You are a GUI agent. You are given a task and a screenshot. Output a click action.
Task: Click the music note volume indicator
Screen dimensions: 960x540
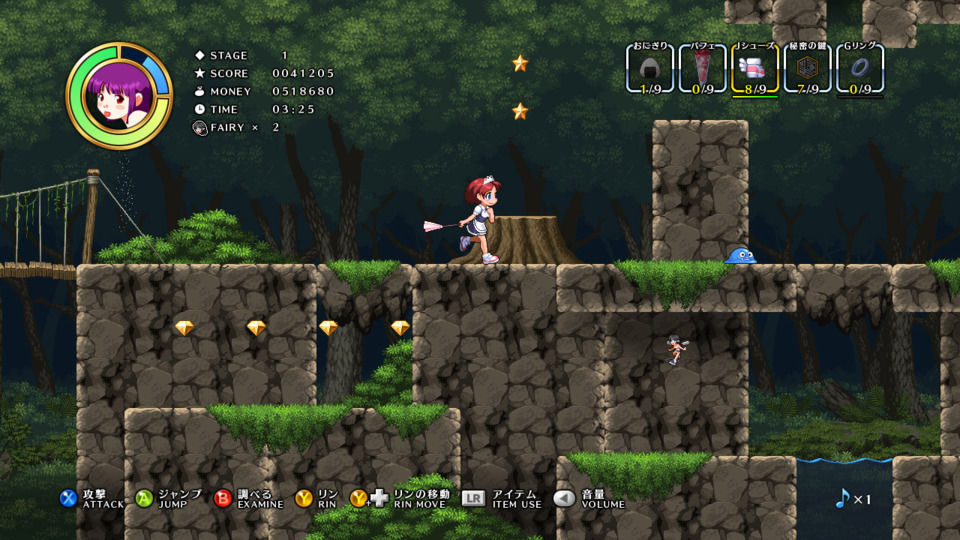tap(842, 498)
